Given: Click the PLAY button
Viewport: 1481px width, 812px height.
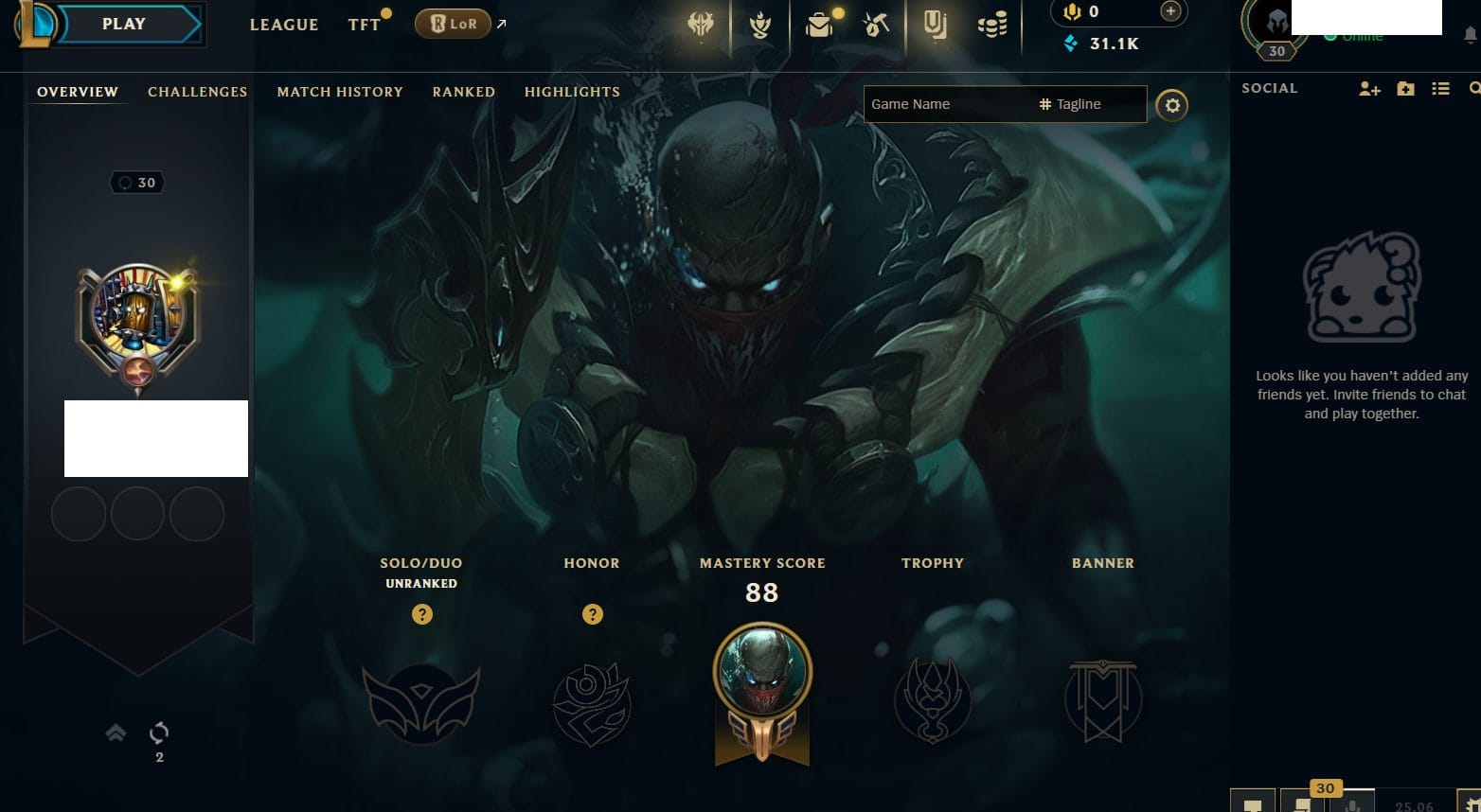Looking at the screenshot, I should (124, 25).
